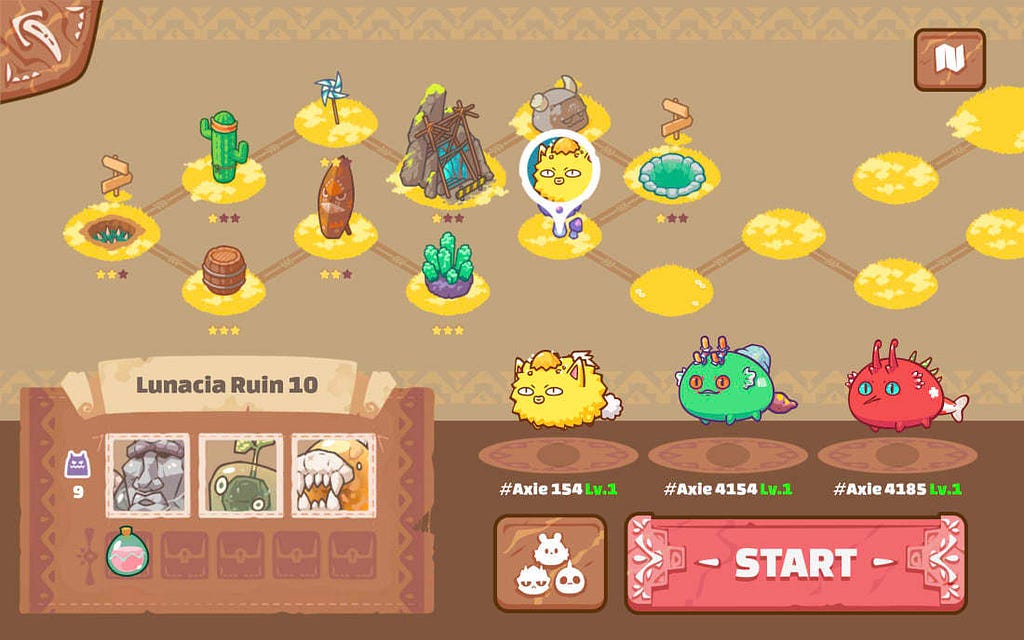Viewport: 1024px width, 640px height.
Task: View the fanged orange enemy portrait
Action: (x=333, y=475)
